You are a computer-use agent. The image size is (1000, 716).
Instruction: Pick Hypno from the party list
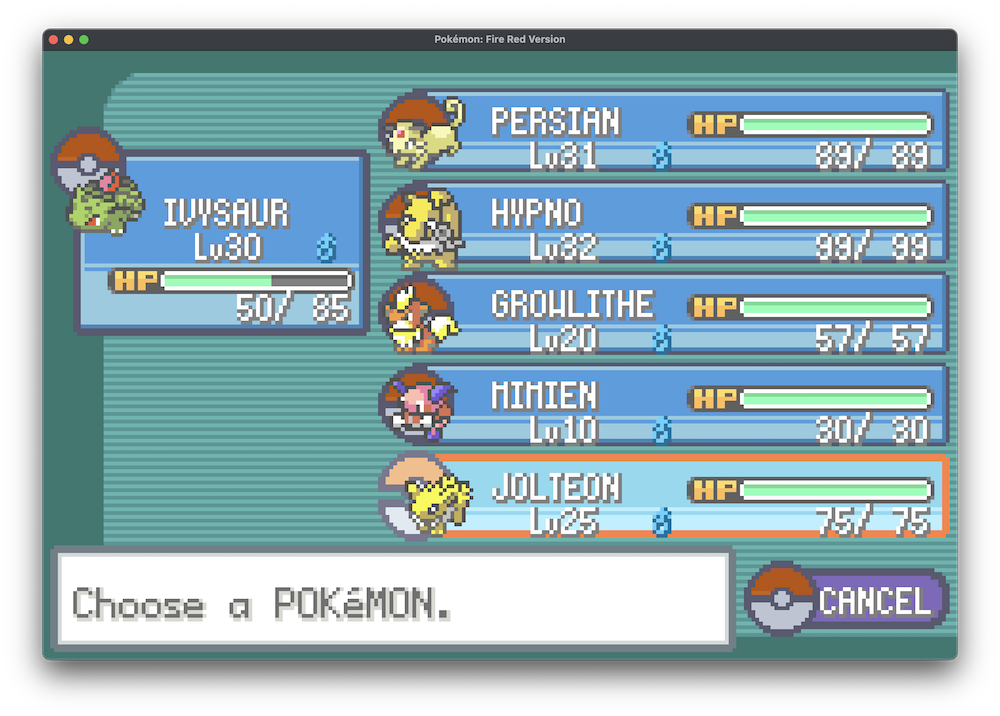(x=665, y=222)
